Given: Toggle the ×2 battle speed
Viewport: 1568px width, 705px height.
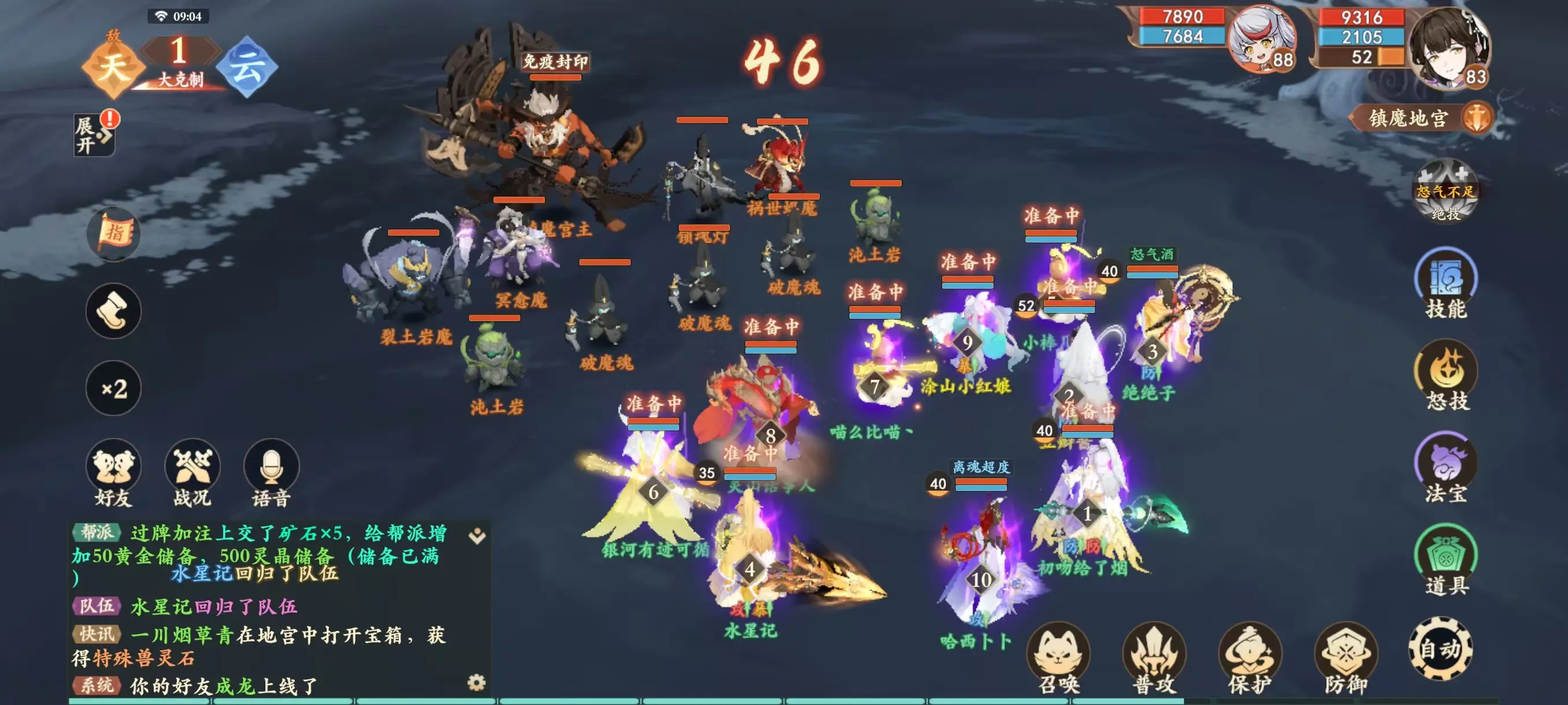Looking at the screenshot, I should click(x=113, y=388).
